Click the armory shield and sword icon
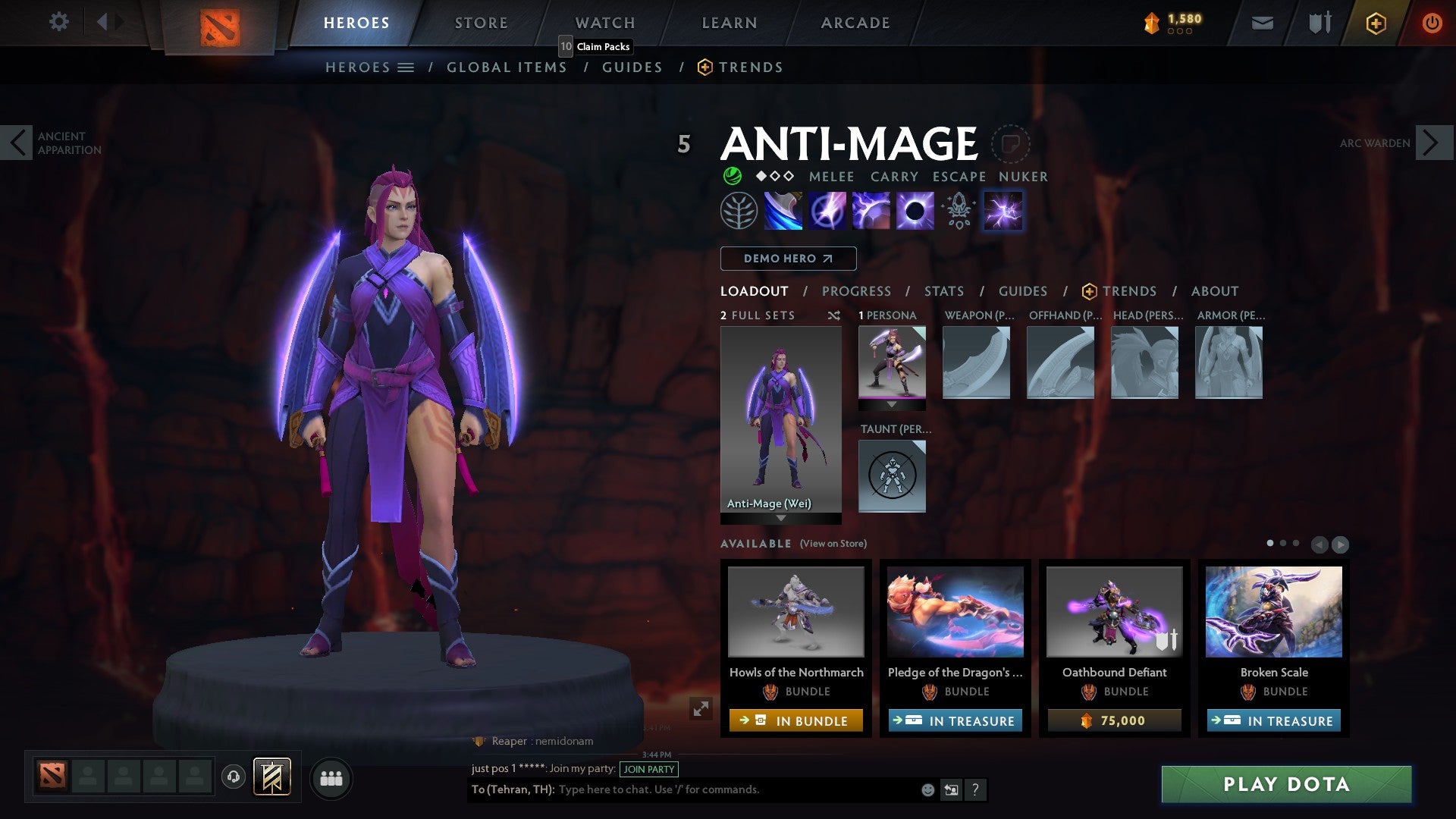This screenshot has width=1456, height=819. 1318,23
